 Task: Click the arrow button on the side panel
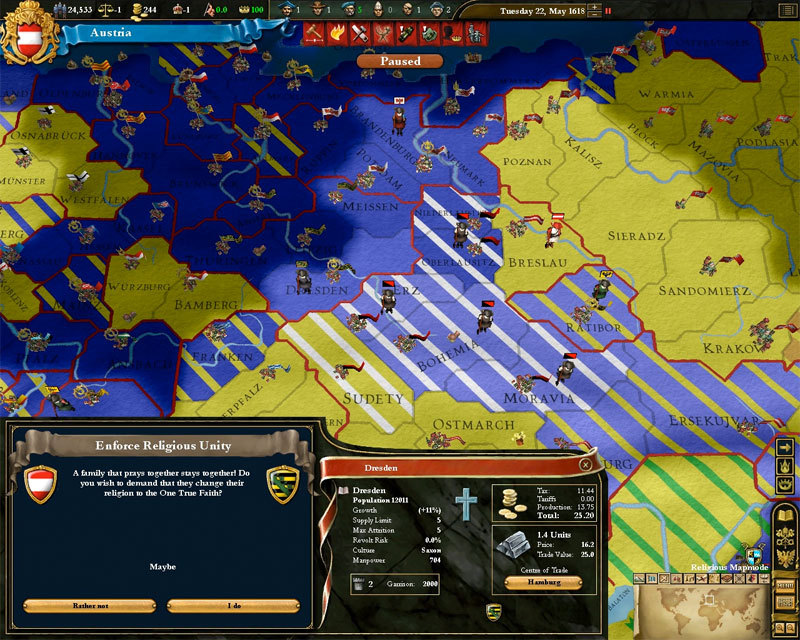coord(785,446)
